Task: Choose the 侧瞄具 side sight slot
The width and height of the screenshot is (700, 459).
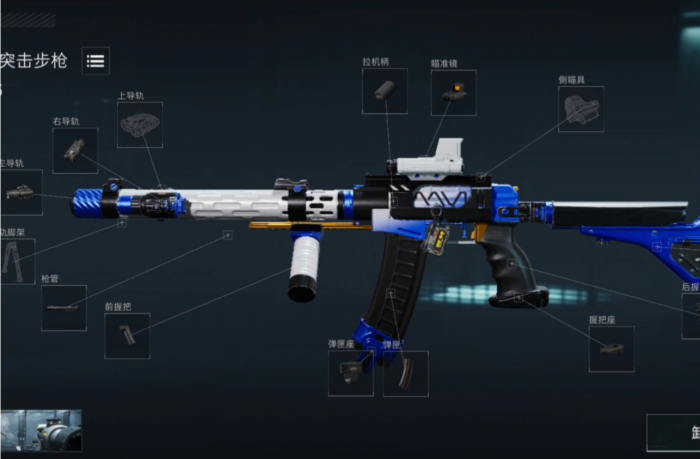Action: point(580,109)
